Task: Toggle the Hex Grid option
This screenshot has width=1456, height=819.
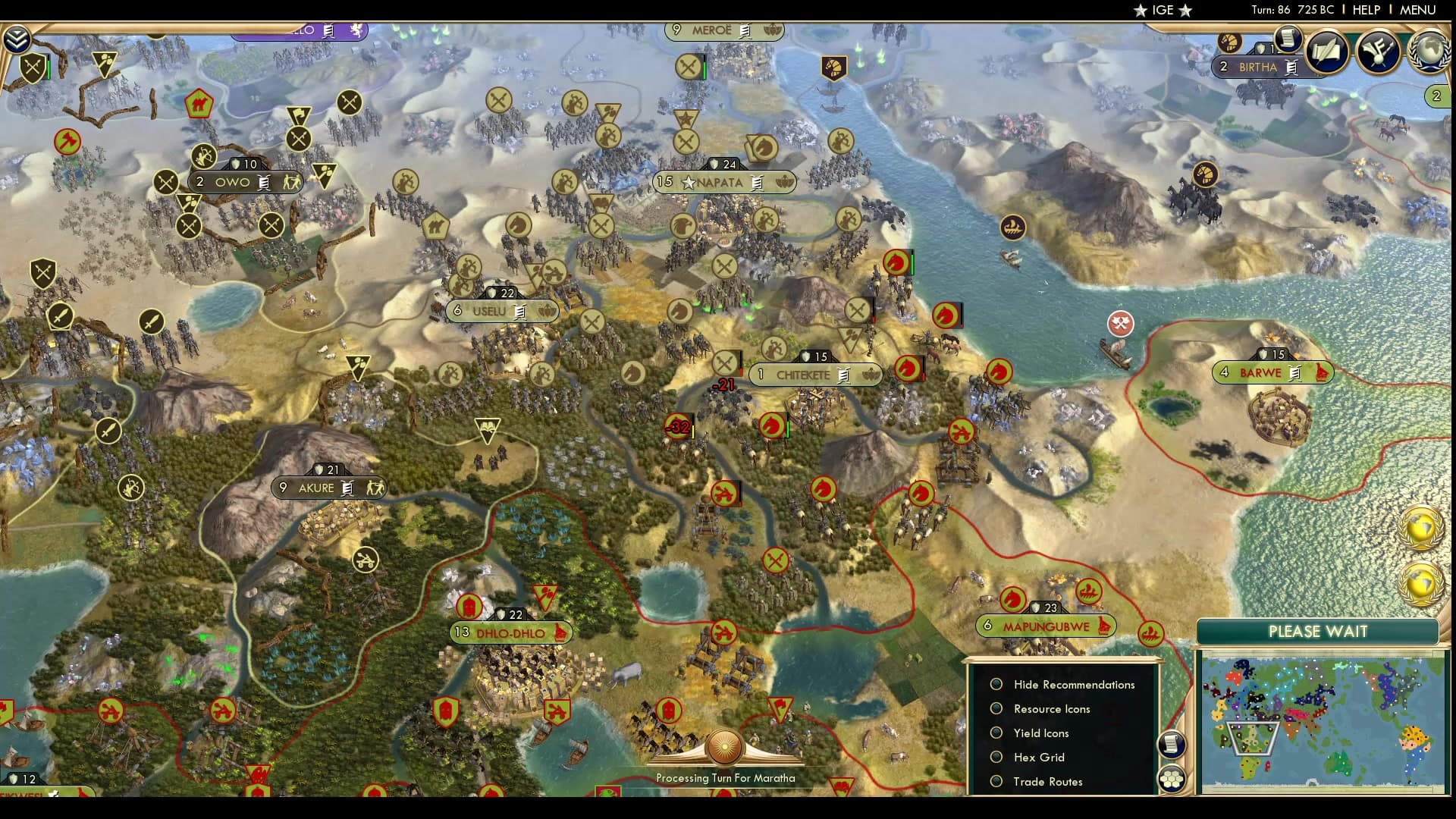Action: (996, 757)
